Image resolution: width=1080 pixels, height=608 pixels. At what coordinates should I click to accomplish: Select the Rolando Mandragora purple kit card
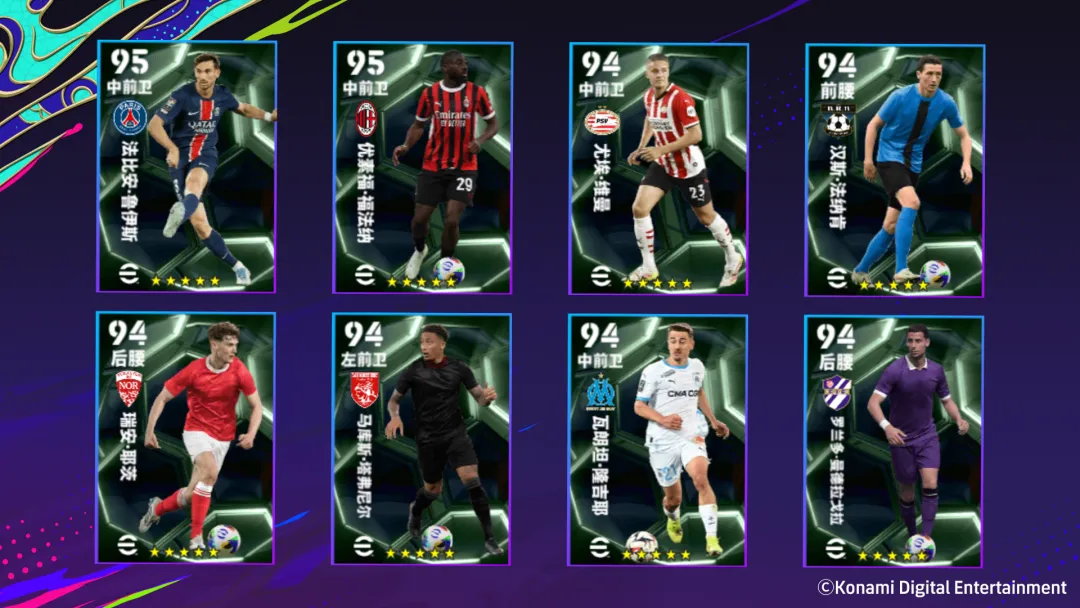(x=893, y=440)
